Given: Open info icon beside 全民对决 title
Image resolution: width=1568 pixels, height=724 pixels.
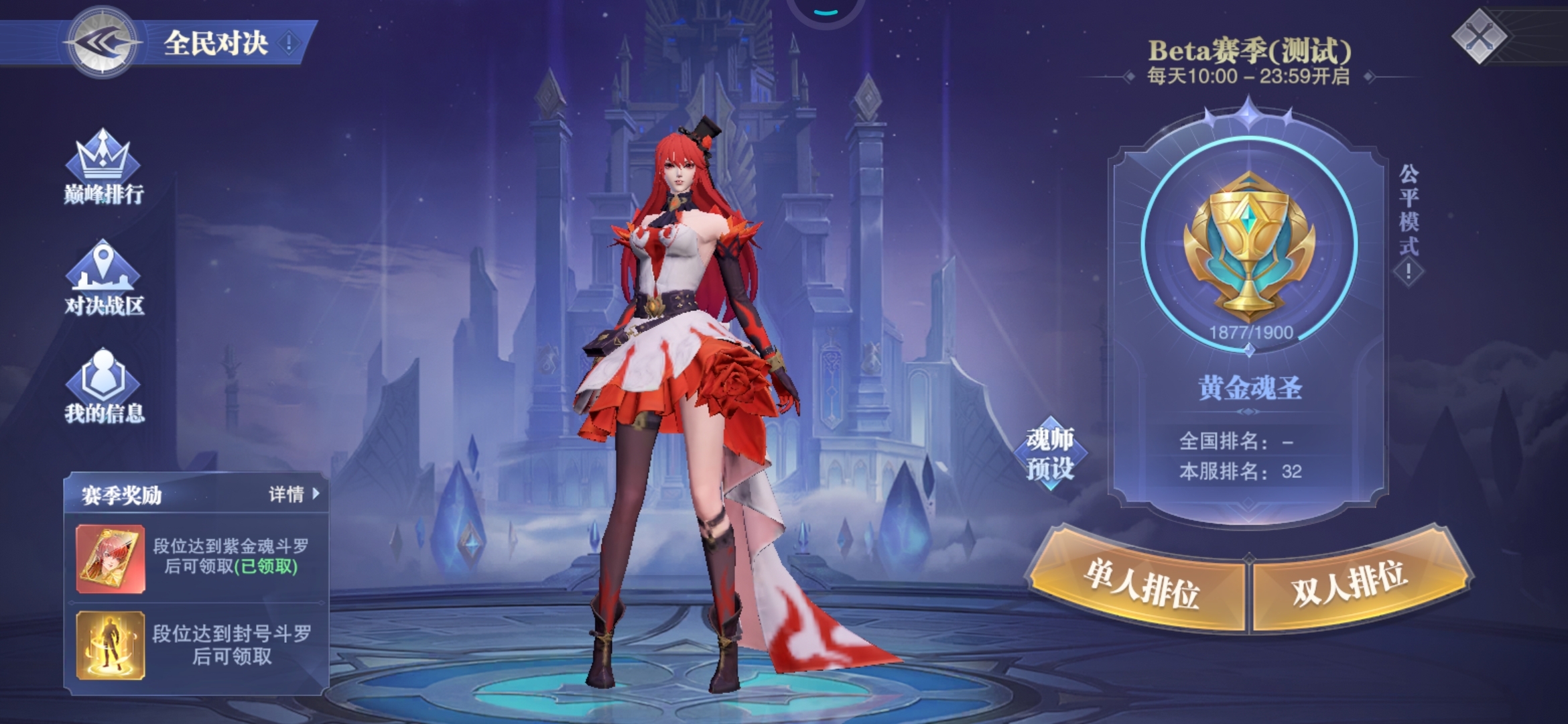Looking at the screenshot, I should (x=289, y=44).
